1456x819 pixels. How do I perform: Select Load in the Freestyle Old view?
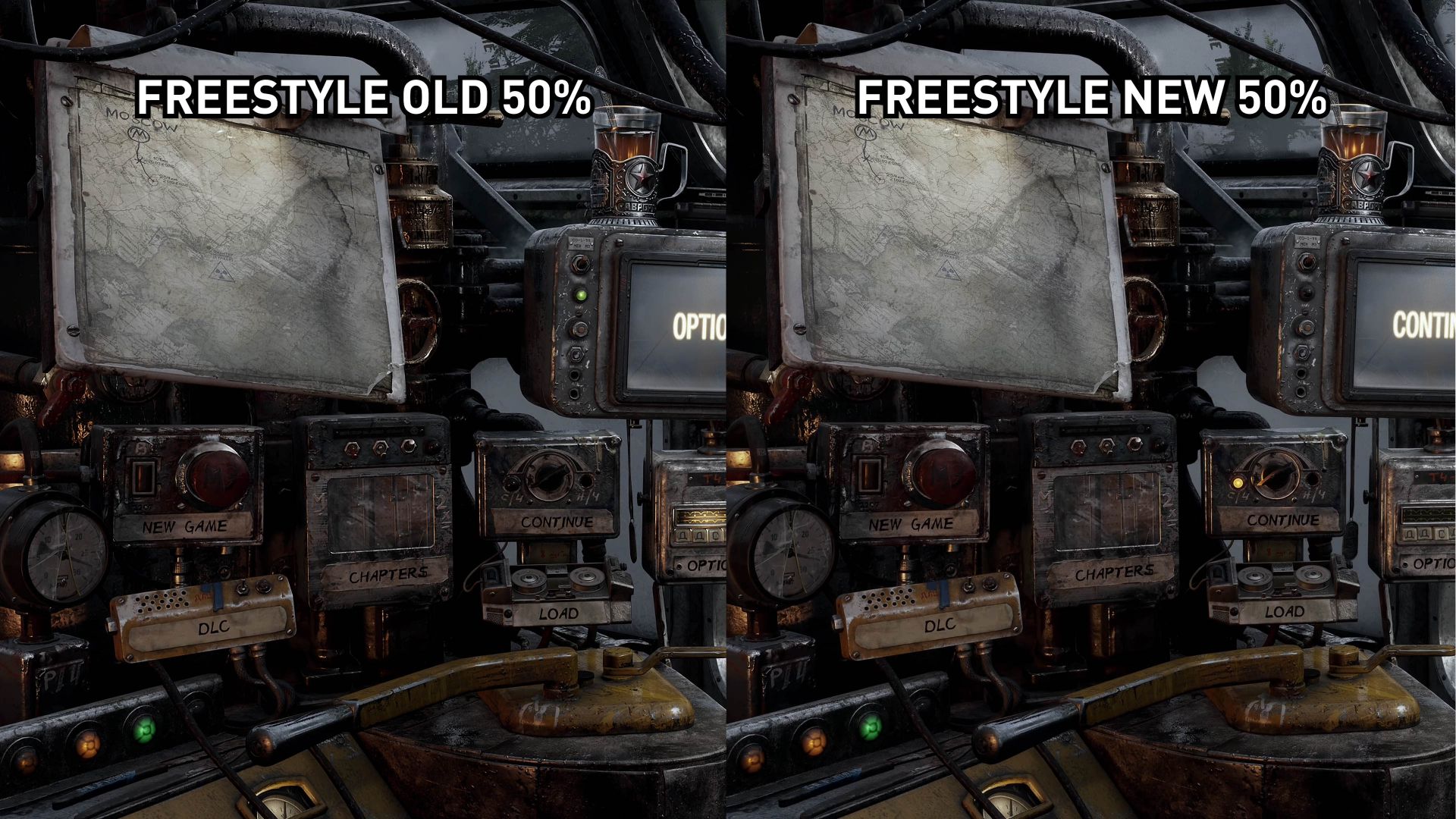558,613
